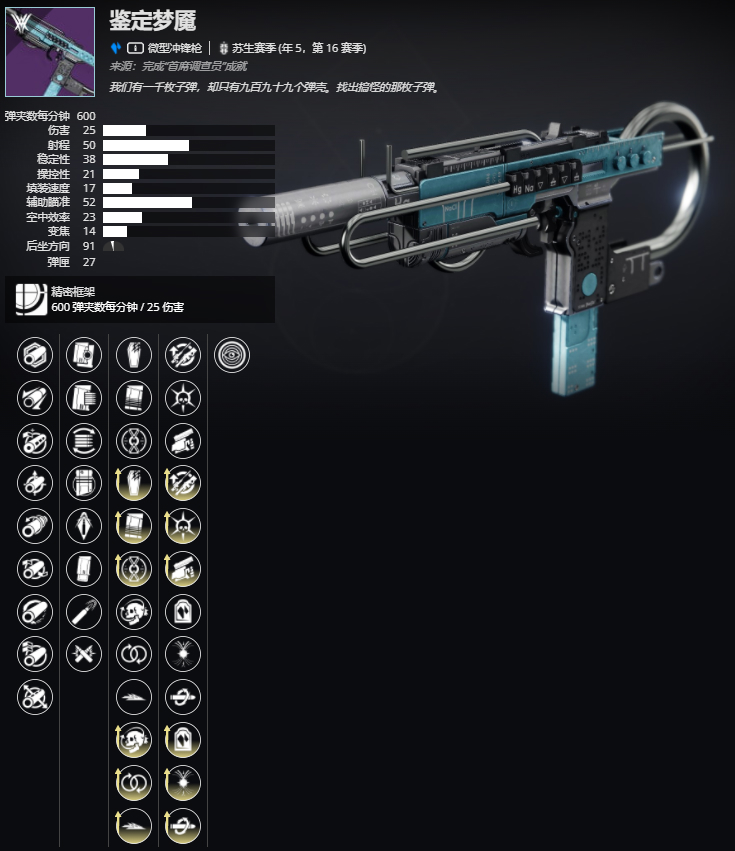This screenshot has width=735, height=851.
Task: Choose the stacked bars with looping arrows perk
Action: (x=84, y=440)
